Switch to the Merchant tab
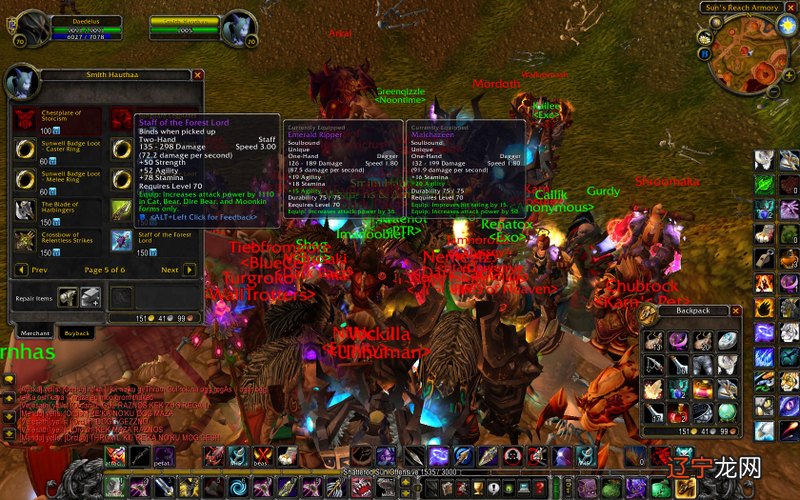 pos(35,332)
